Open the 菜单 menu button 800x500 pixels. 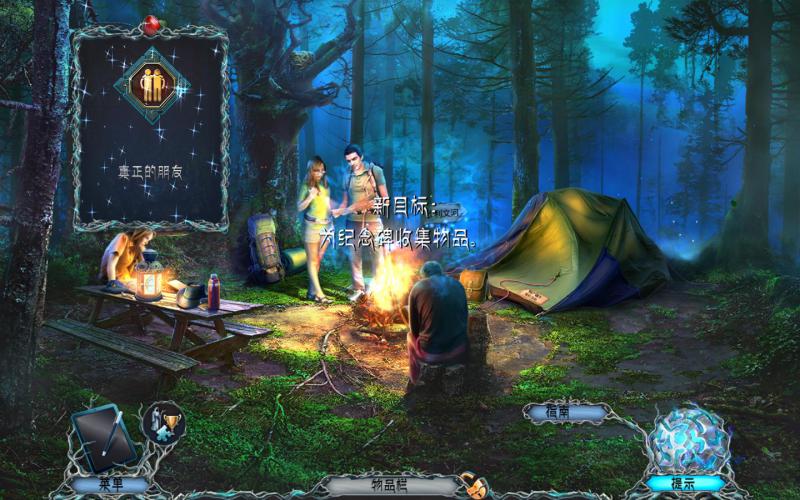click(109, 485)
